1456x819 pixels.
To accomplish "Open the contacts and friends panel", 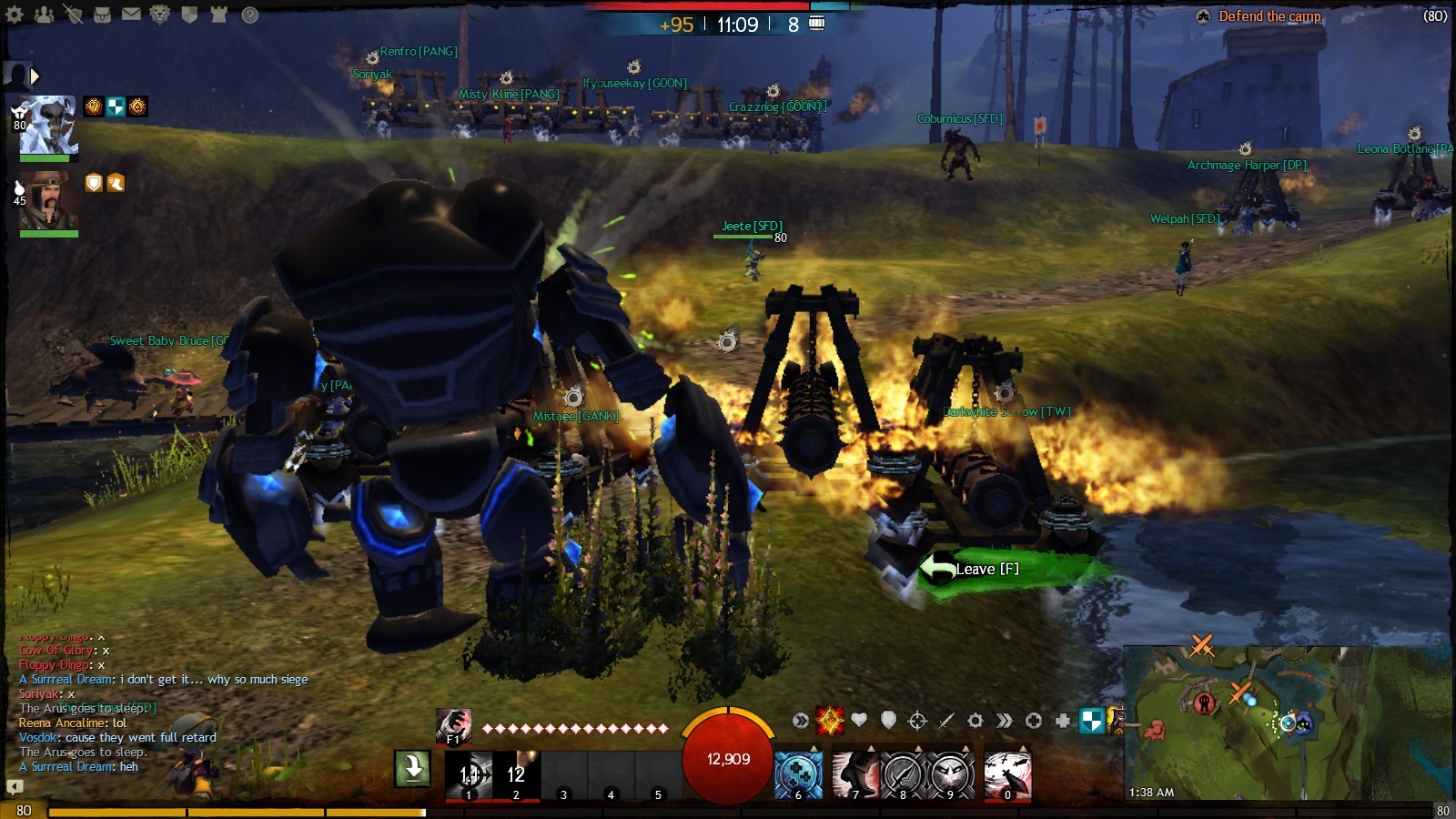I will [44, 15].
